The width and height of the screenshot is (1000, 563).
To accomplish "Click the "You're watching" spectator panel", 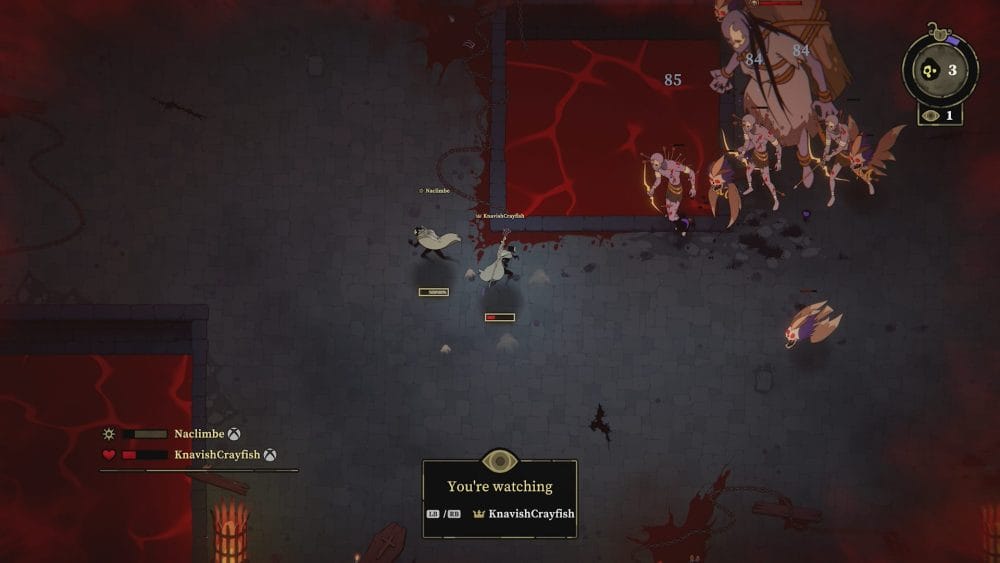I will (499, 498).
